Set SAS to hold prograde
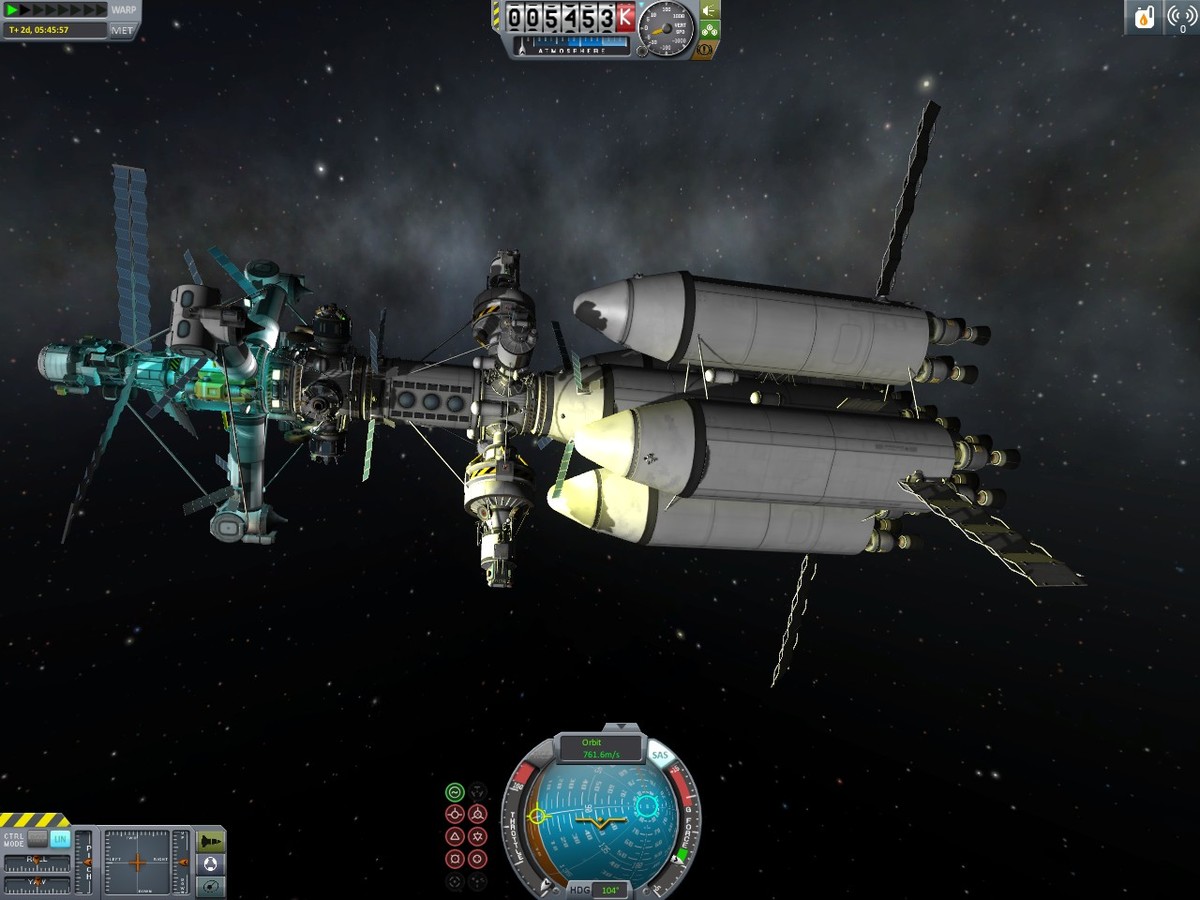1200x900 pixels. (x=455, y=814)
